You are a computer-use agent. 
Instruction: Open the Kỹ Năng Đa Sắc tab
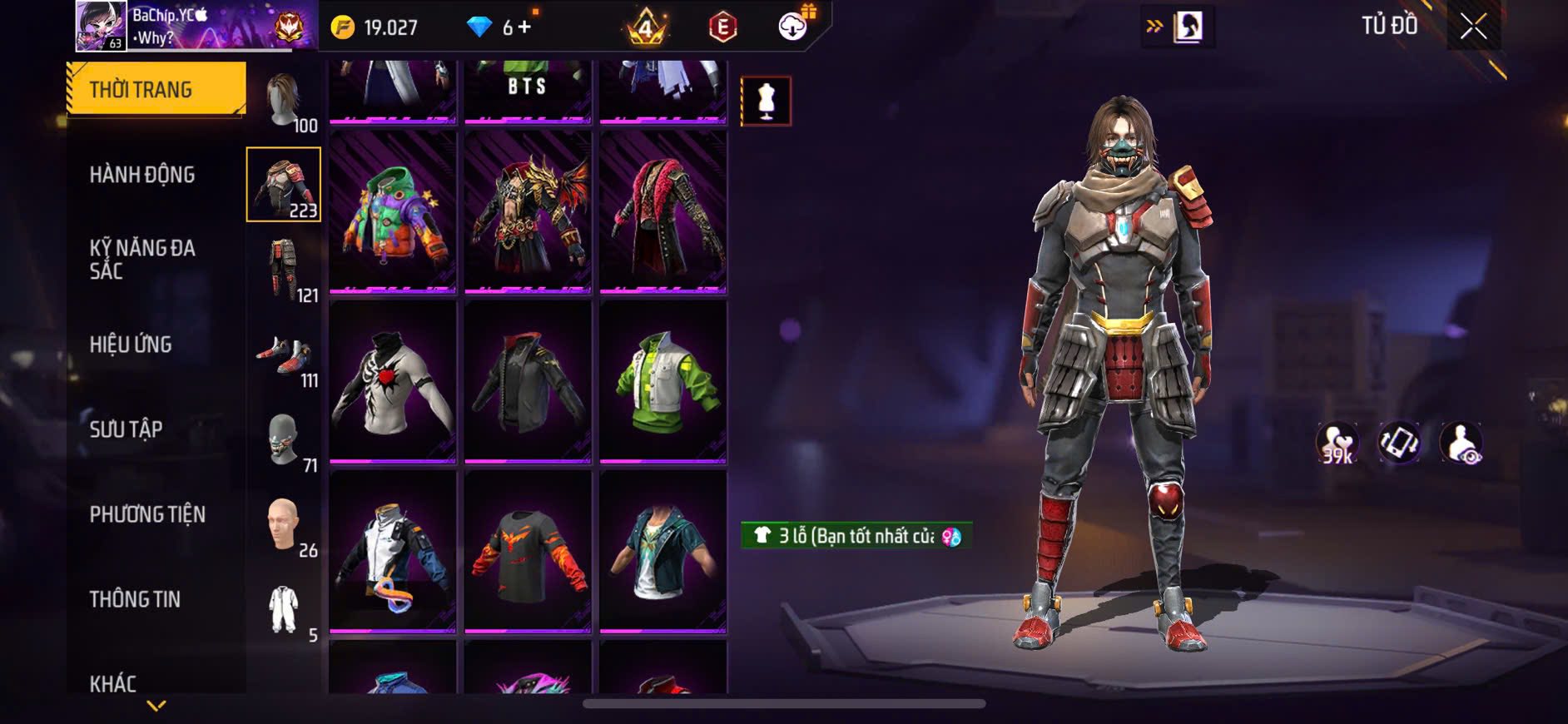[142, 260]
